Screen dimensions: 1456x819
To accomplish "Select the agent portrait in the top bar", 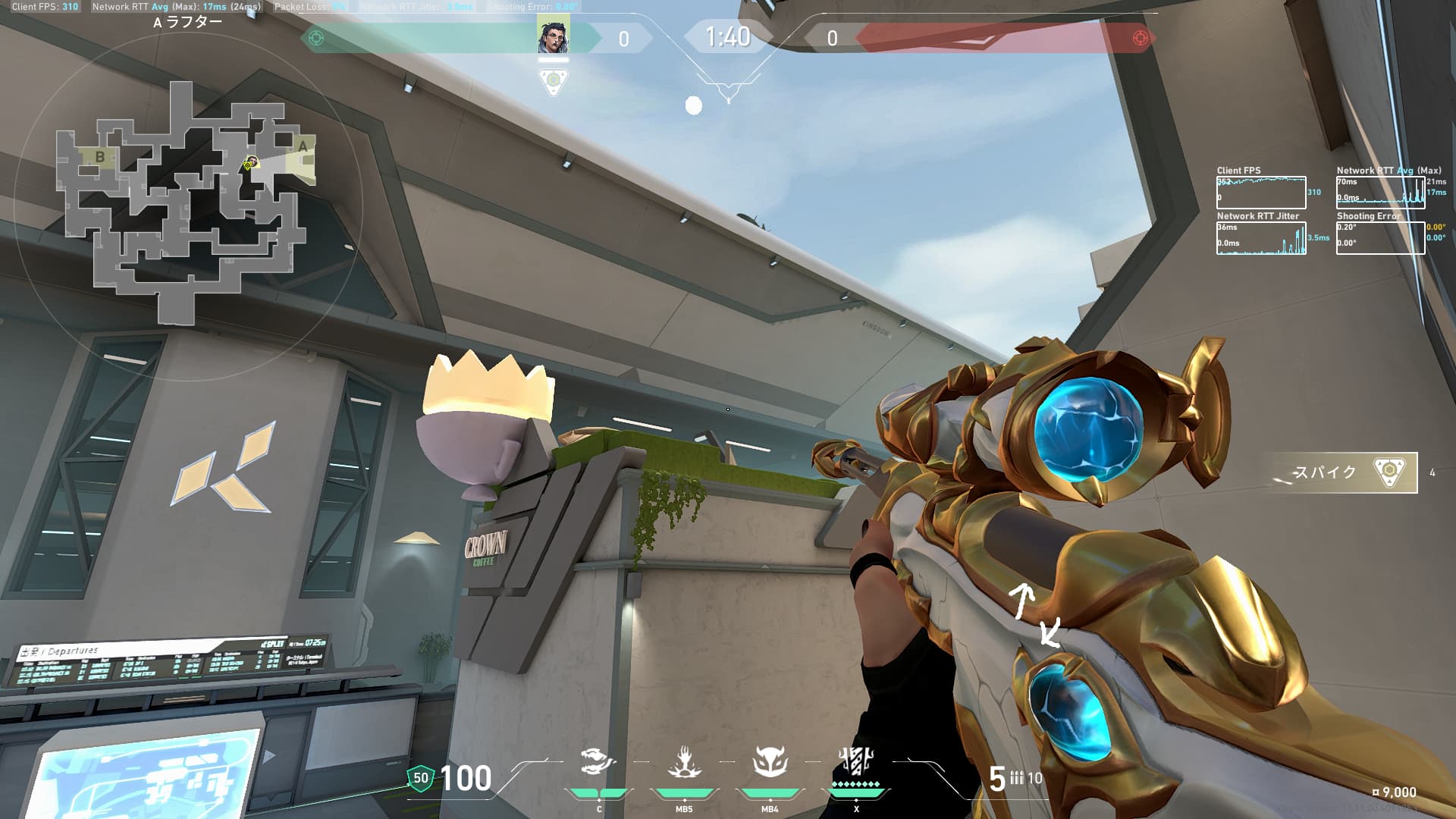I will pyautogui.click(x=553, y=36).
